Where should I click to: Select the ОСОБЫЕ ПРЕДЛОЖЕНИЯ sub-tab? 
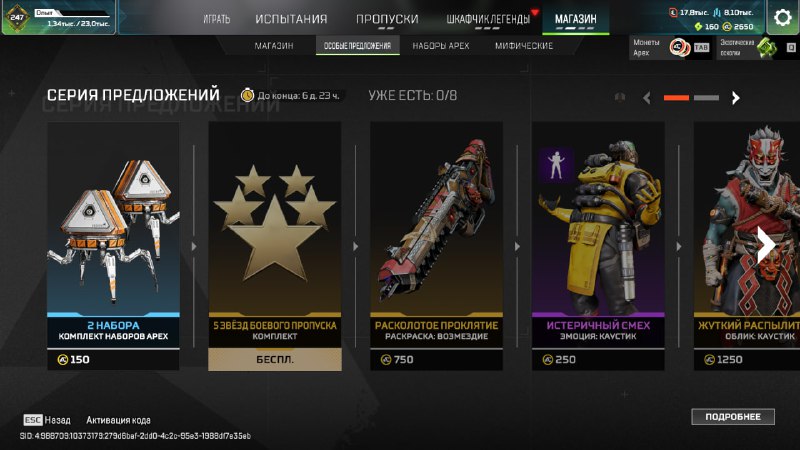(357, 46)
